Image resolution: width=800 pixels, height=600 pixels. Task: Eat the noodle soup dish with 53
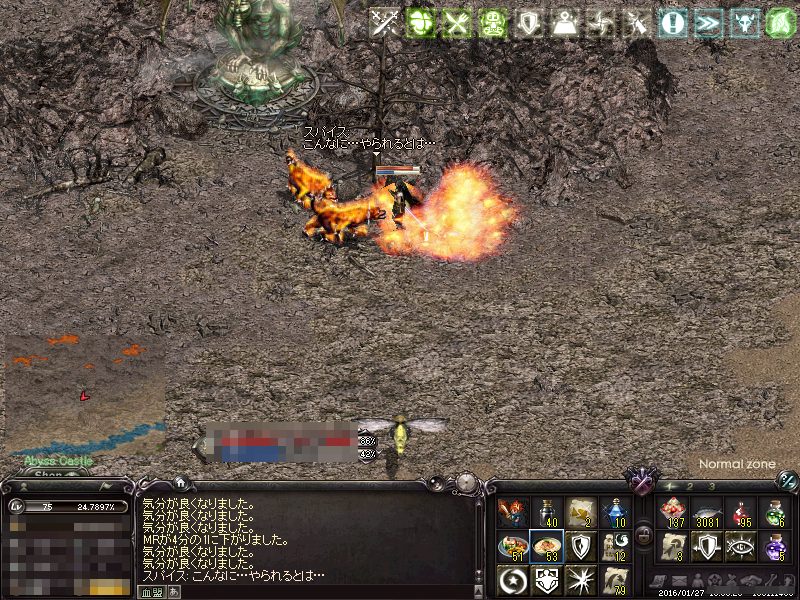tap(546, 546)
